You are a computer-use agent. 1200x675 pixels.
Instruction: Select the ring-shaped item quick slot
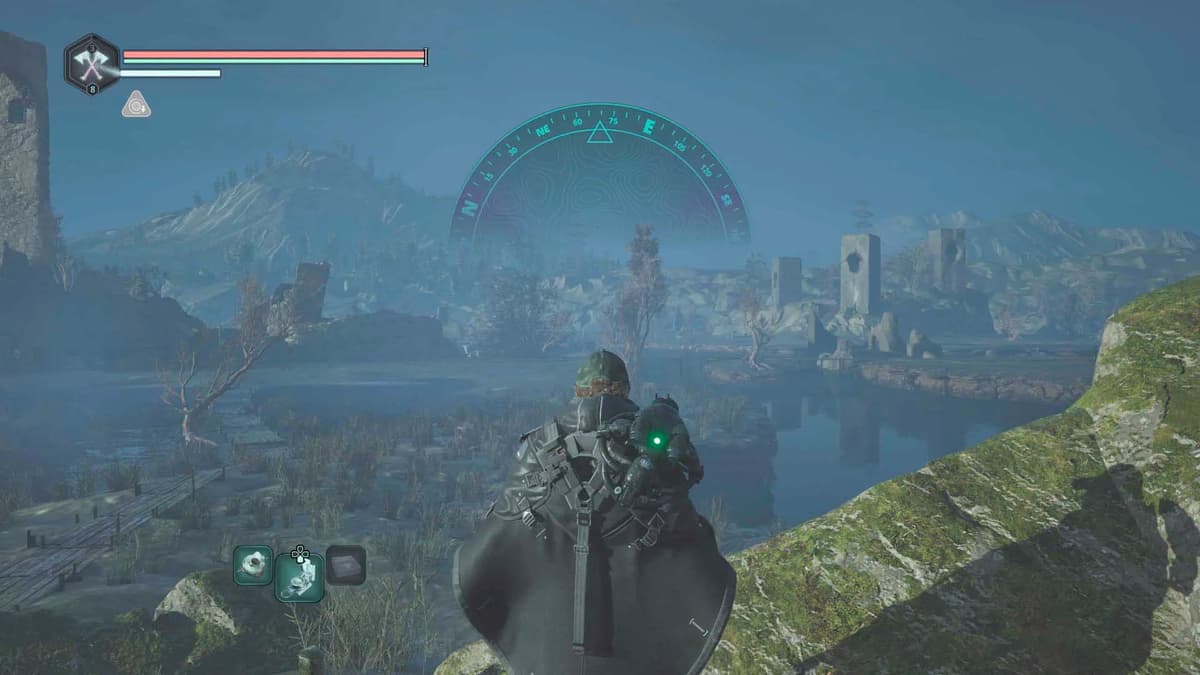pos(253,565)
